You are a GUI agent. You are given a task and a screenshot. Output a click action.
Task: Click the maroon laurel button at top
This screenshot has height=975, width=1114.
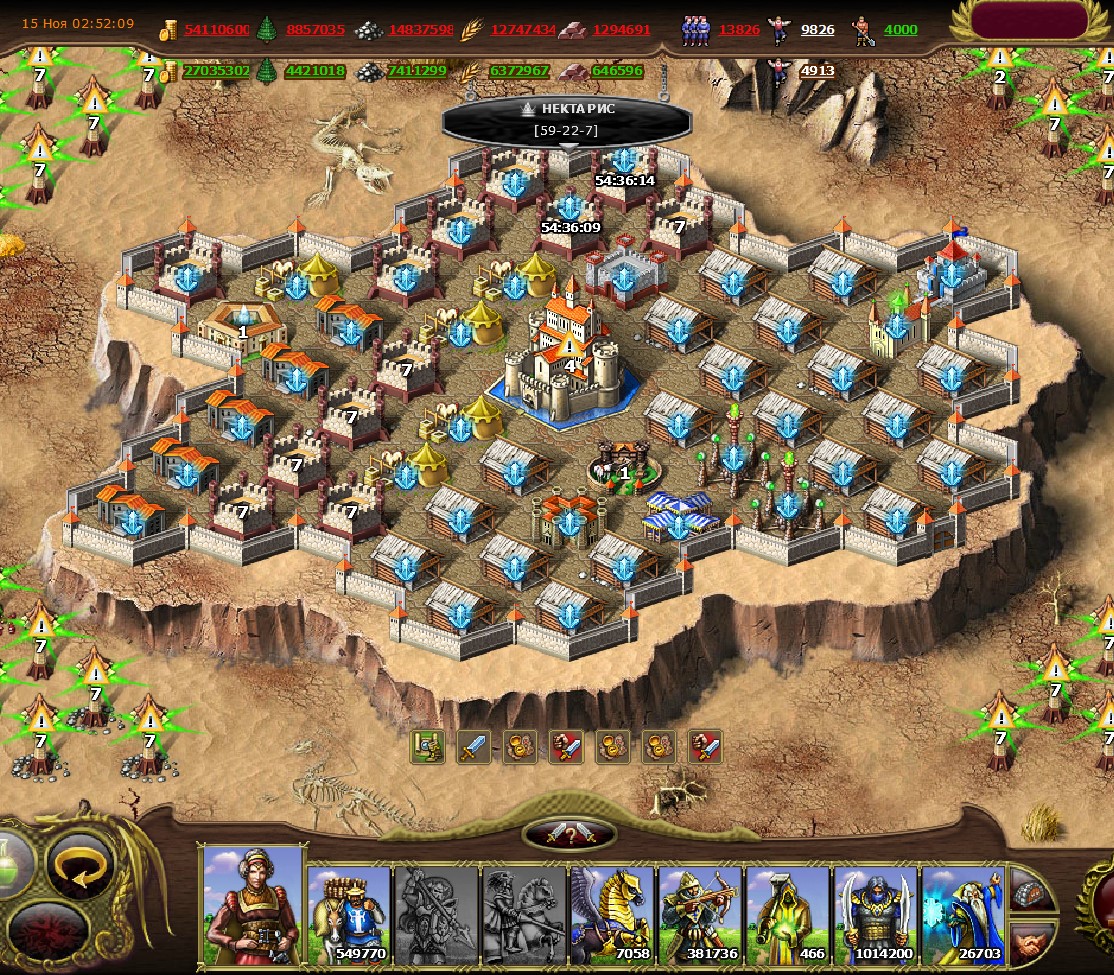(x=1029, y=22)
